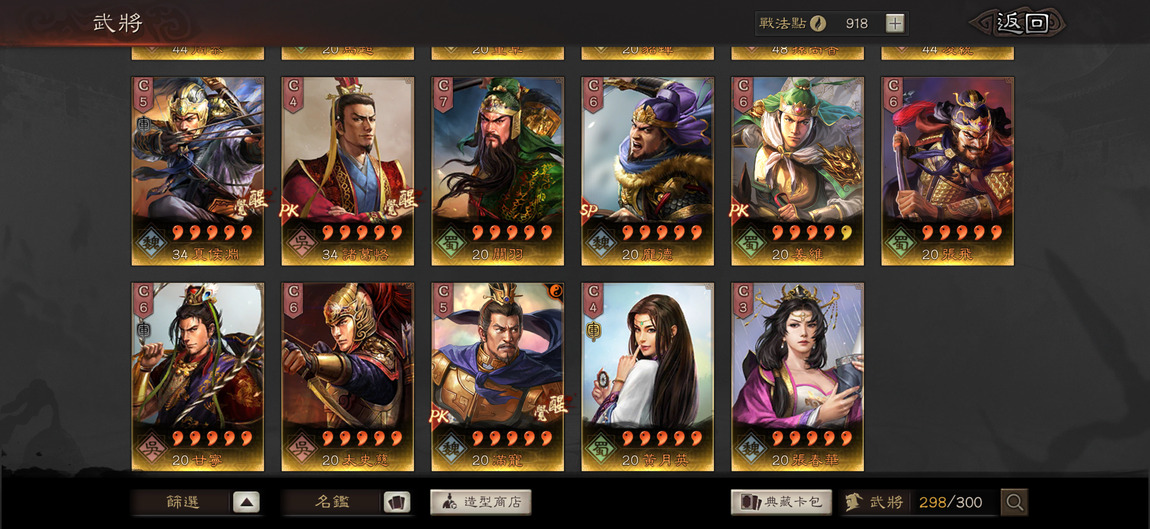Viewport: 1150px width, 529px height.
Task: View the 張飛 general card
Action: 948,170
